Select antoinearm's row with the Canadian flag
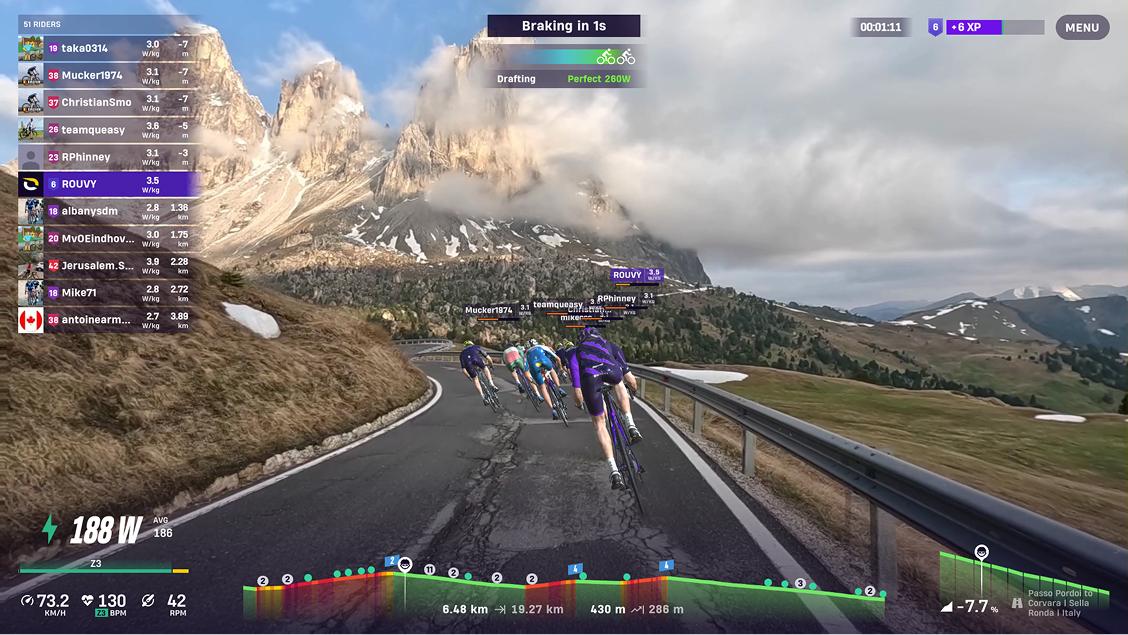 (x=108, y=319)
